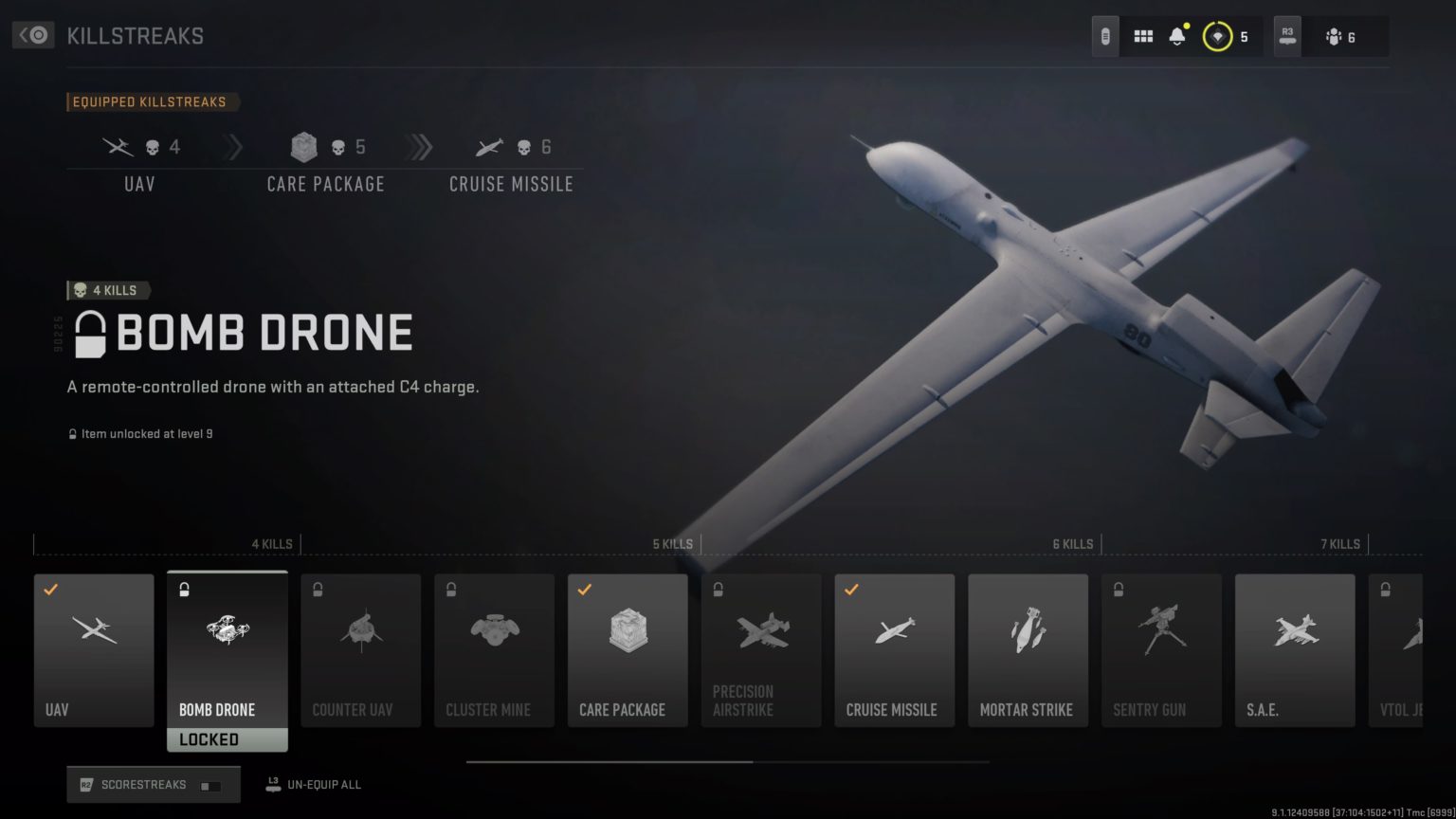Click the equipped checkmark on UAV card
The height and width of the screenshot is (819, 1456).
tap(50, 589)
